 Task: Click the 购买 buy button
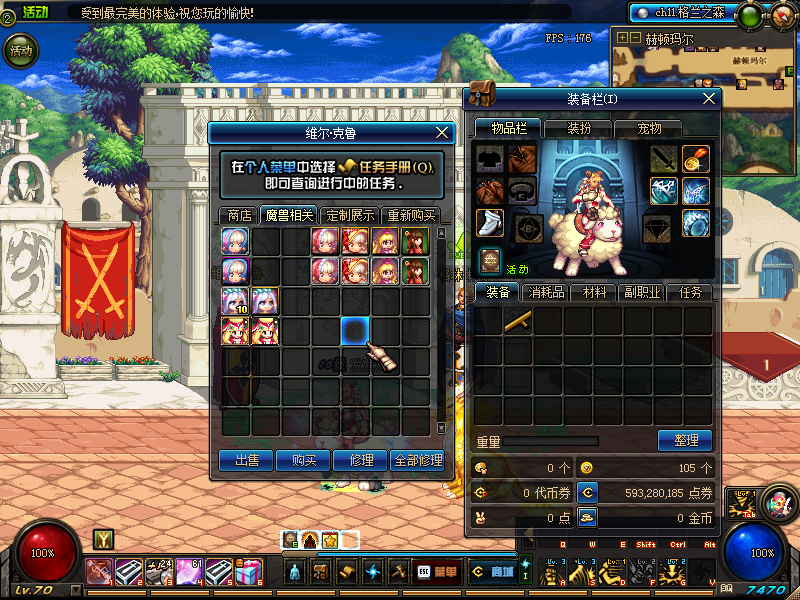(x=304, y=460)
